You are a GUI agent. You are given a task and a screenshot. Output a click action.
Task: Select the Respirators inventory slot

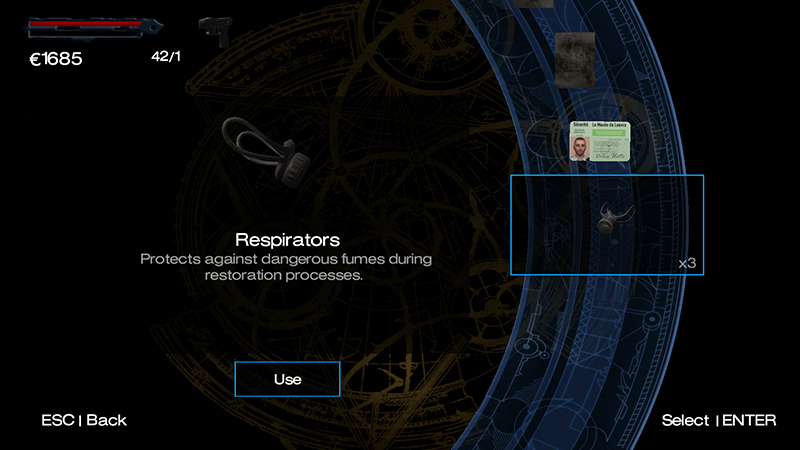tap(607, 225)
